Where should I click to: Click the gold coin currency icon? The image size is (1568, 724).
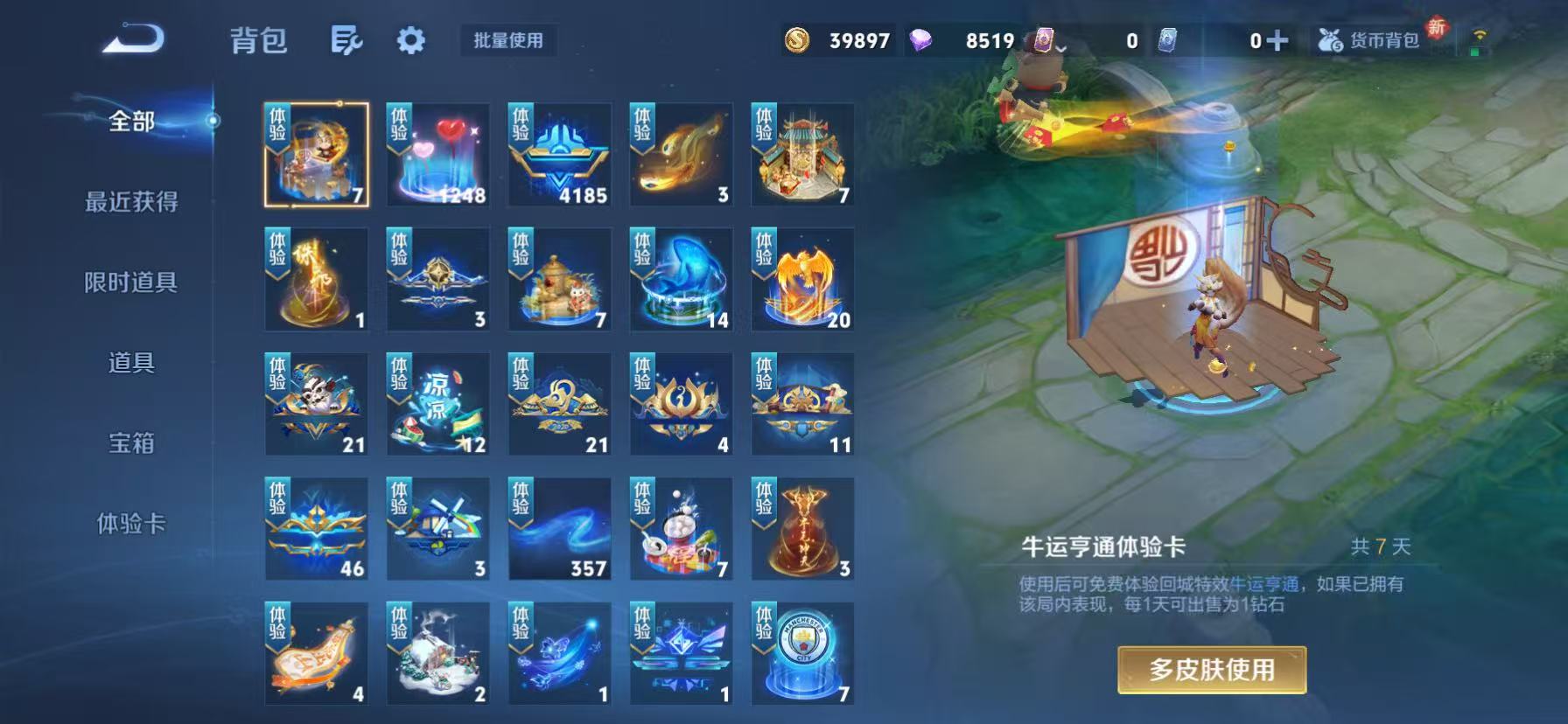799,38
